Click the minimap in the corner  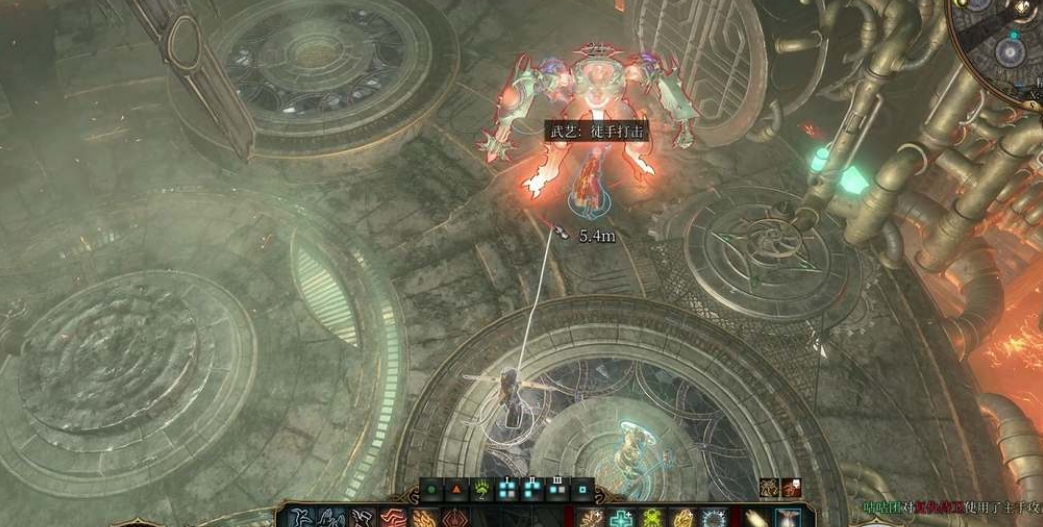point(1005,45)
